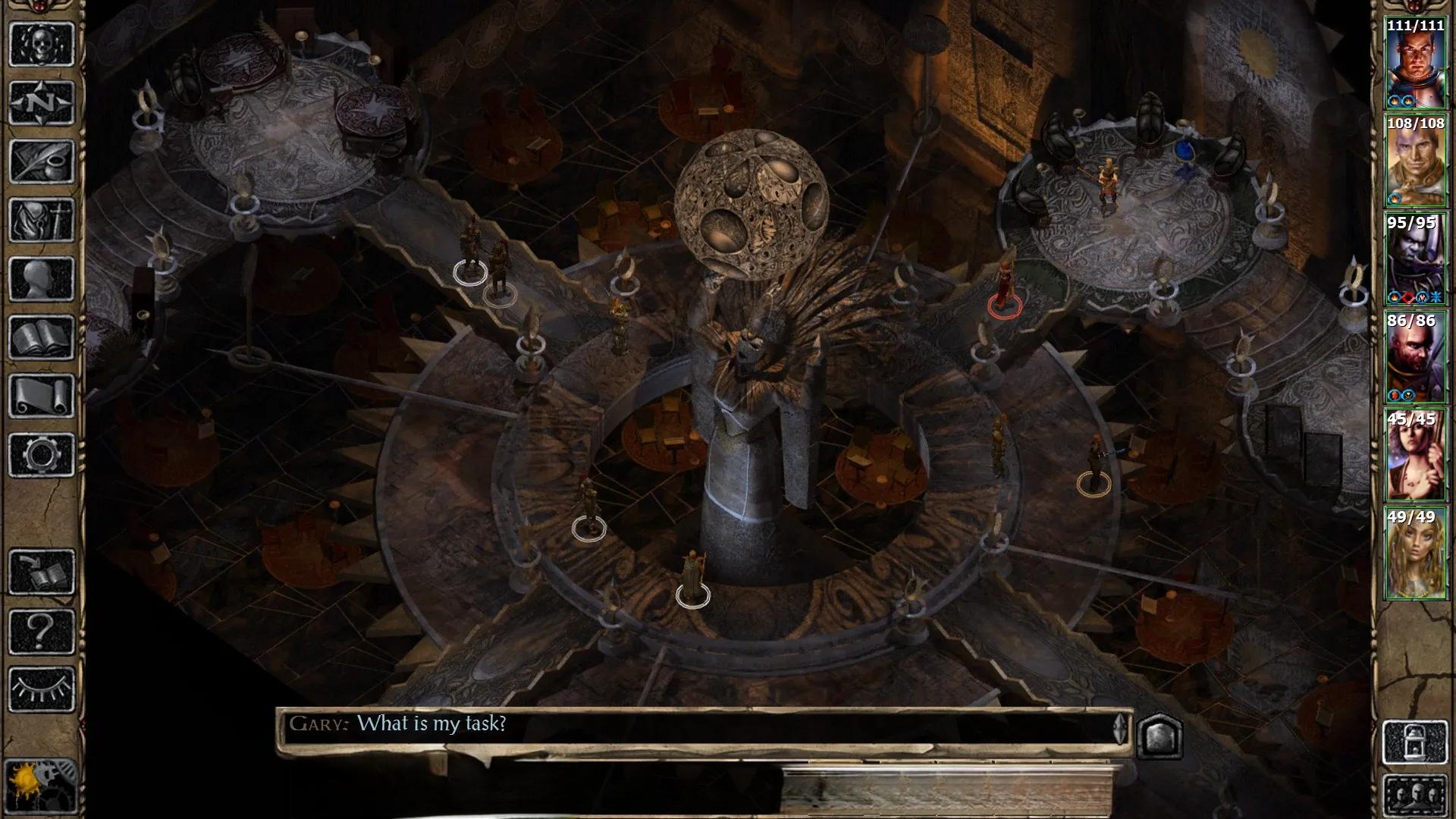
Task: Open the priest scroll screen
Action: (x=42, y=396)
